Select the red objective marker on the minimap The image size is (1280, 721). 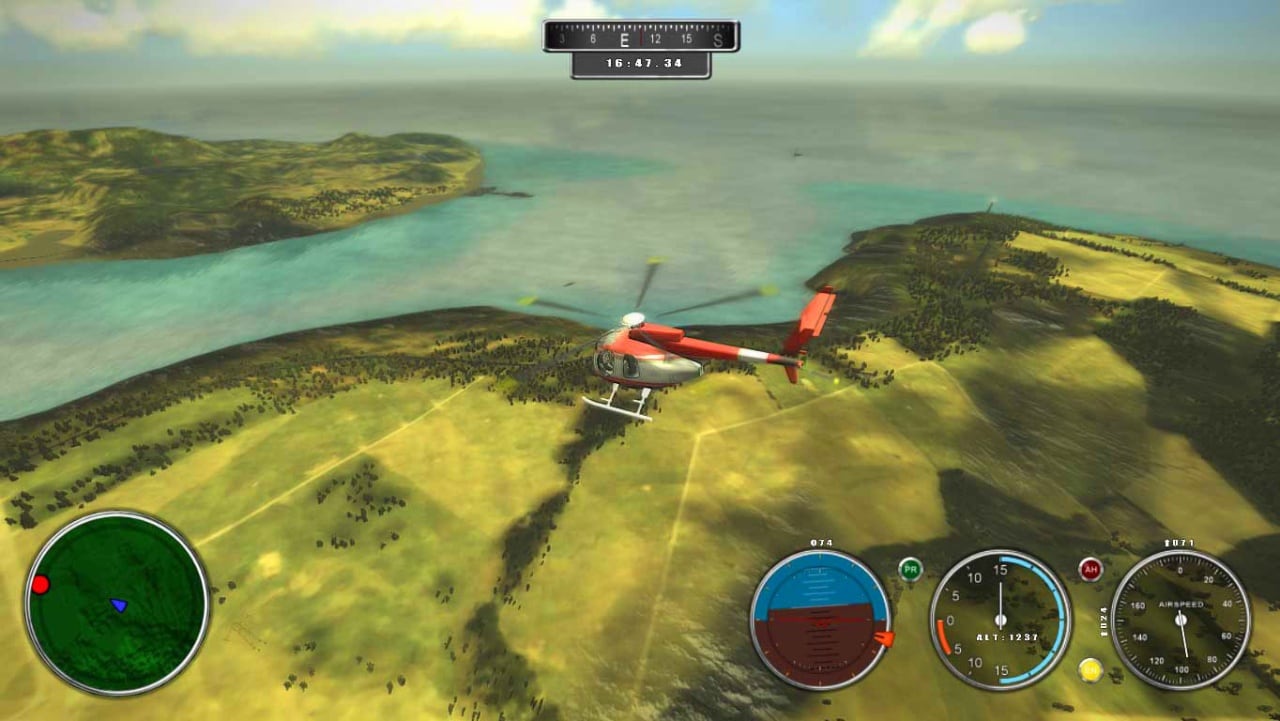pos(40,584)
